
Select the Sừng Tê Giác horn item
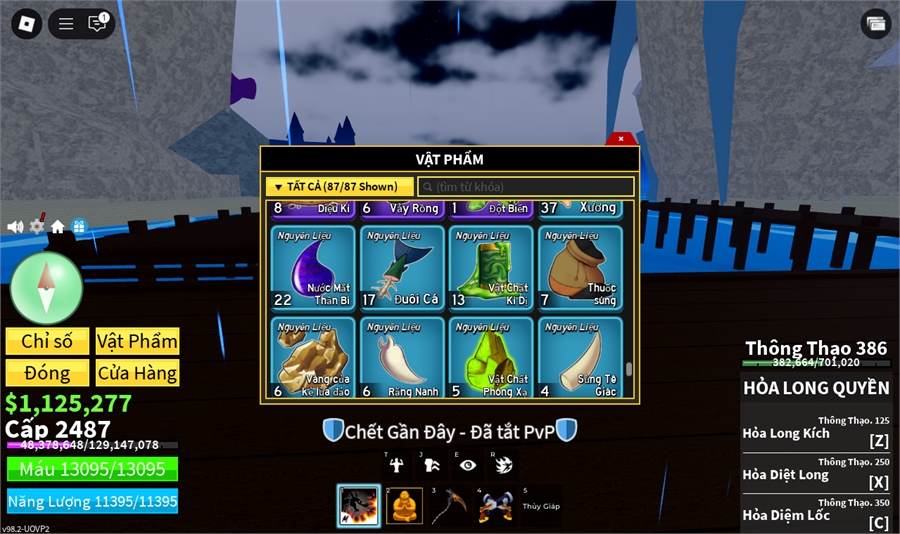click(580, 357)
